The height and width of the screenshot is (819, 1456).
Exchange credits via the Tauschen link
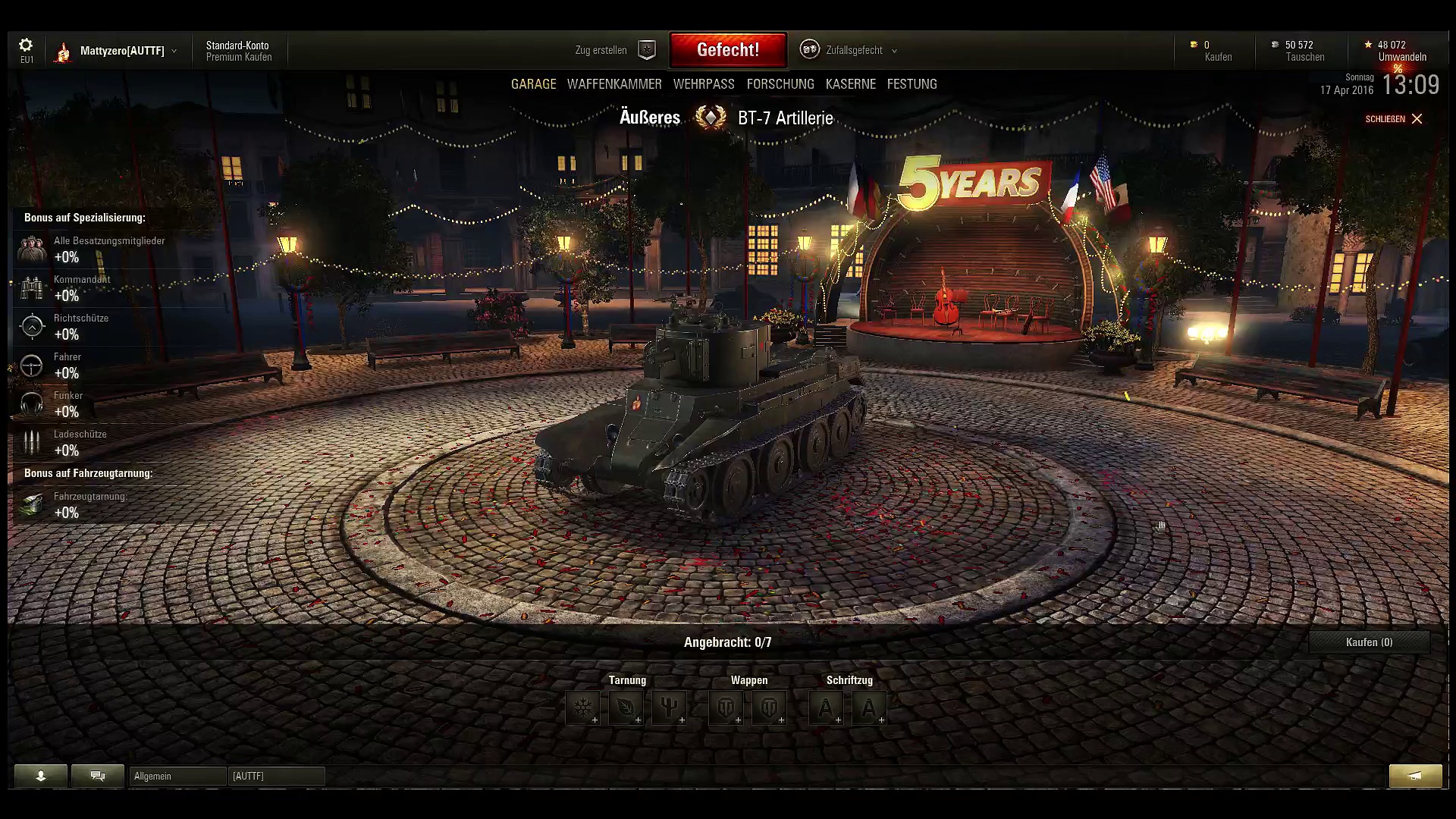(x=1304, y=57)
